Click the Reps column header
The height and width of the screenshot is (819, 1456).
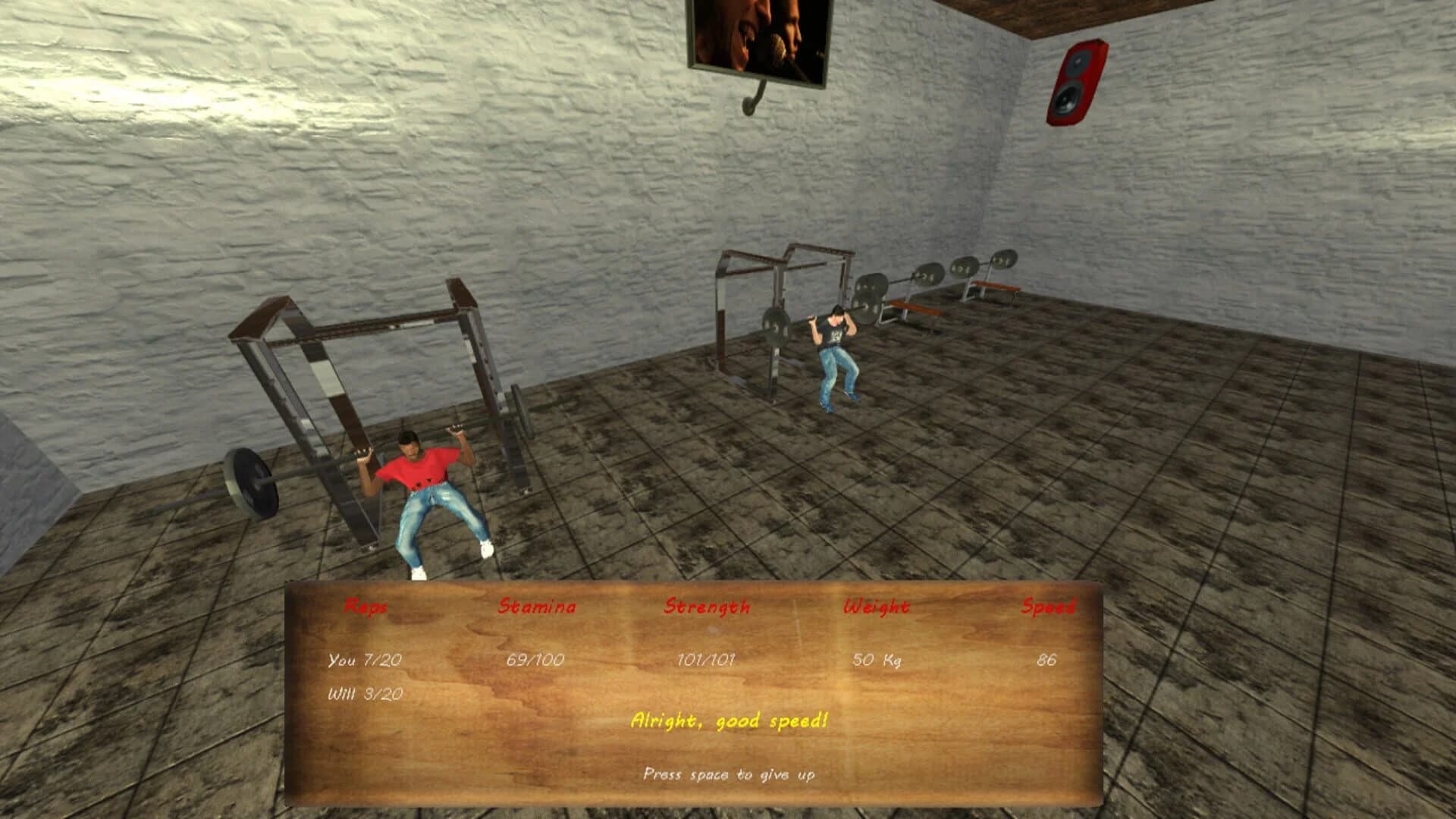[x=367, y=606]
